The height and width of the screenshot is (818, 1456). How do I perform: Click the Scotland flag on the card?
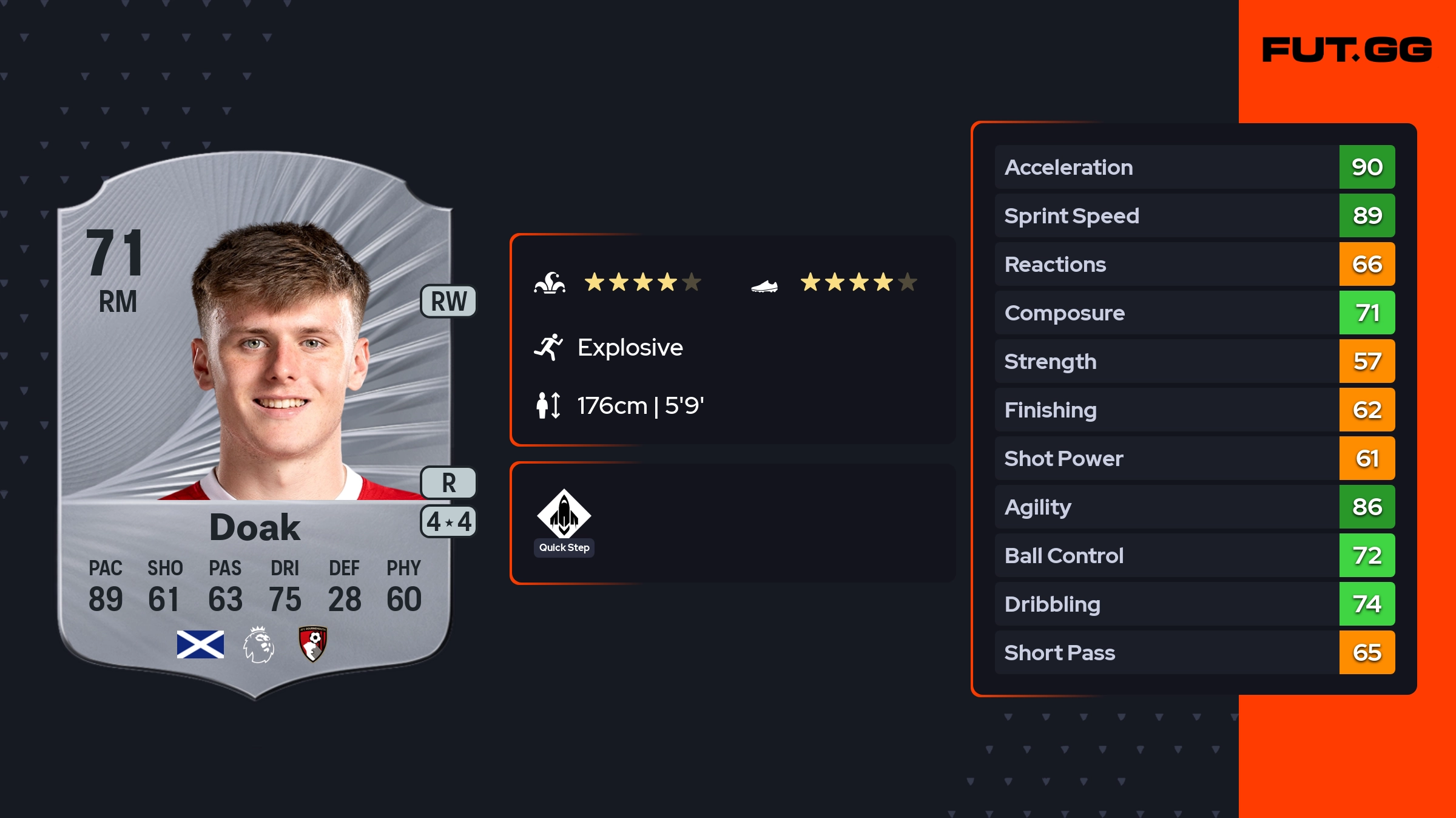200,644
